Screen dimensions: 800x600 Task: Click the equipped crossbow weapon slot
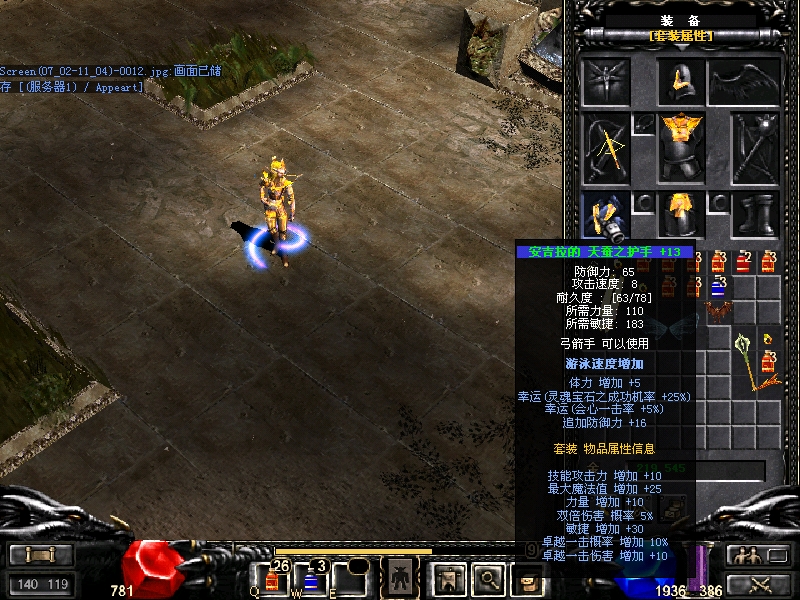point(606,147)
